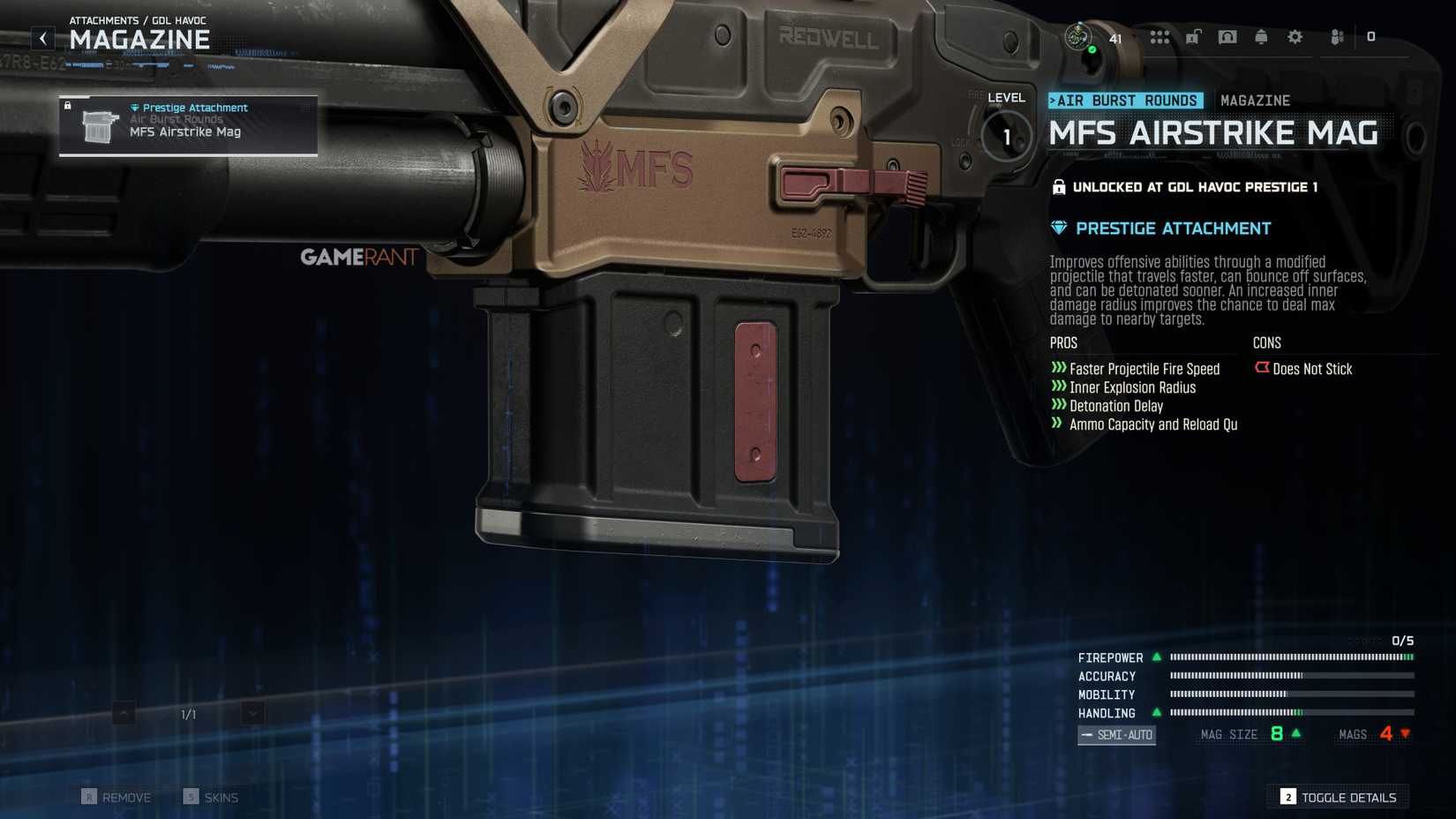The width and height of the screenshot is (1456, 819).
Task: Open the apps grid icon in top bar
Action: click(1160, 37)
